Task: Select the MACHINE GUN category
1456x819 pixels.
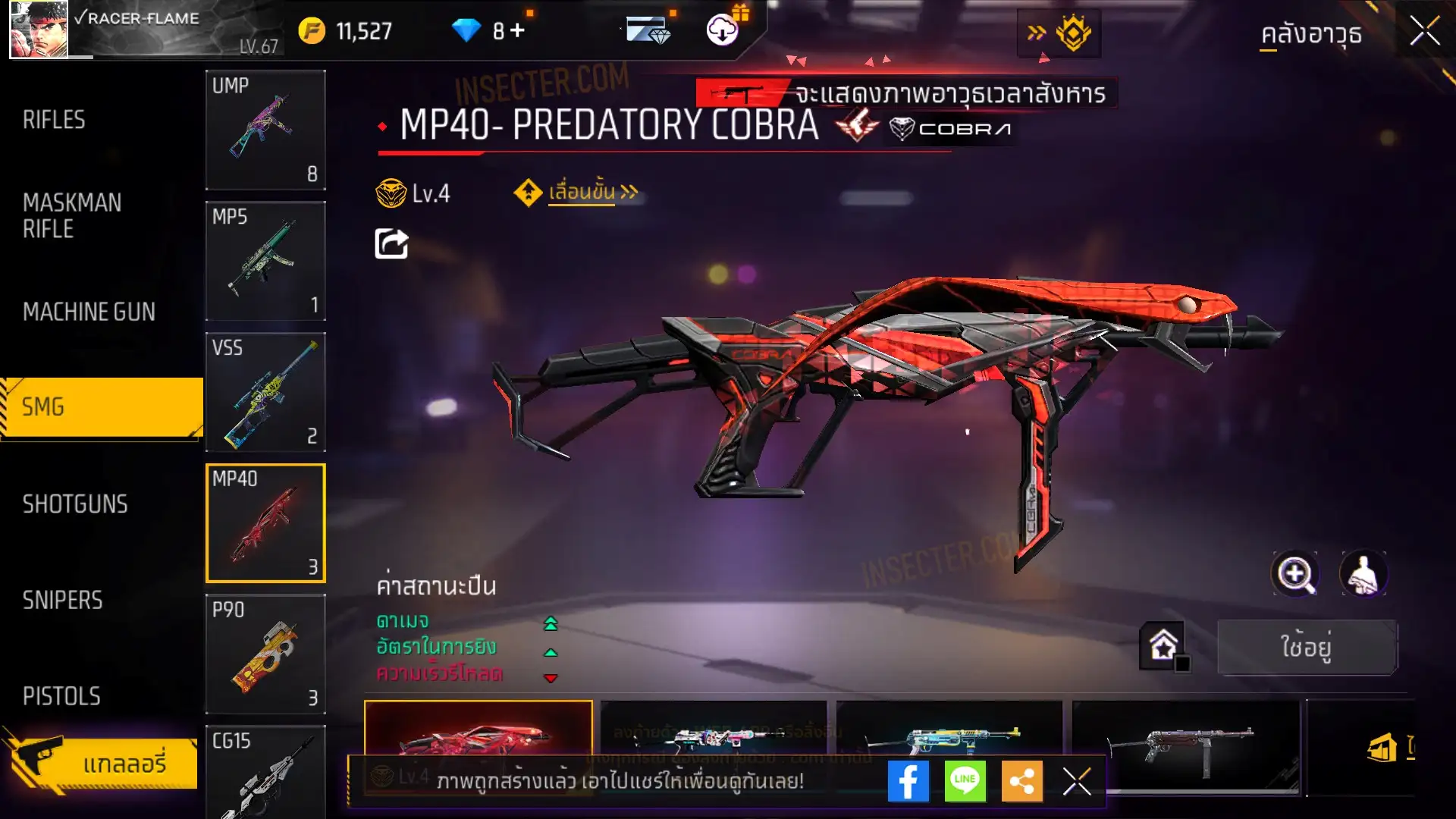Action: (x=89, y=312)
